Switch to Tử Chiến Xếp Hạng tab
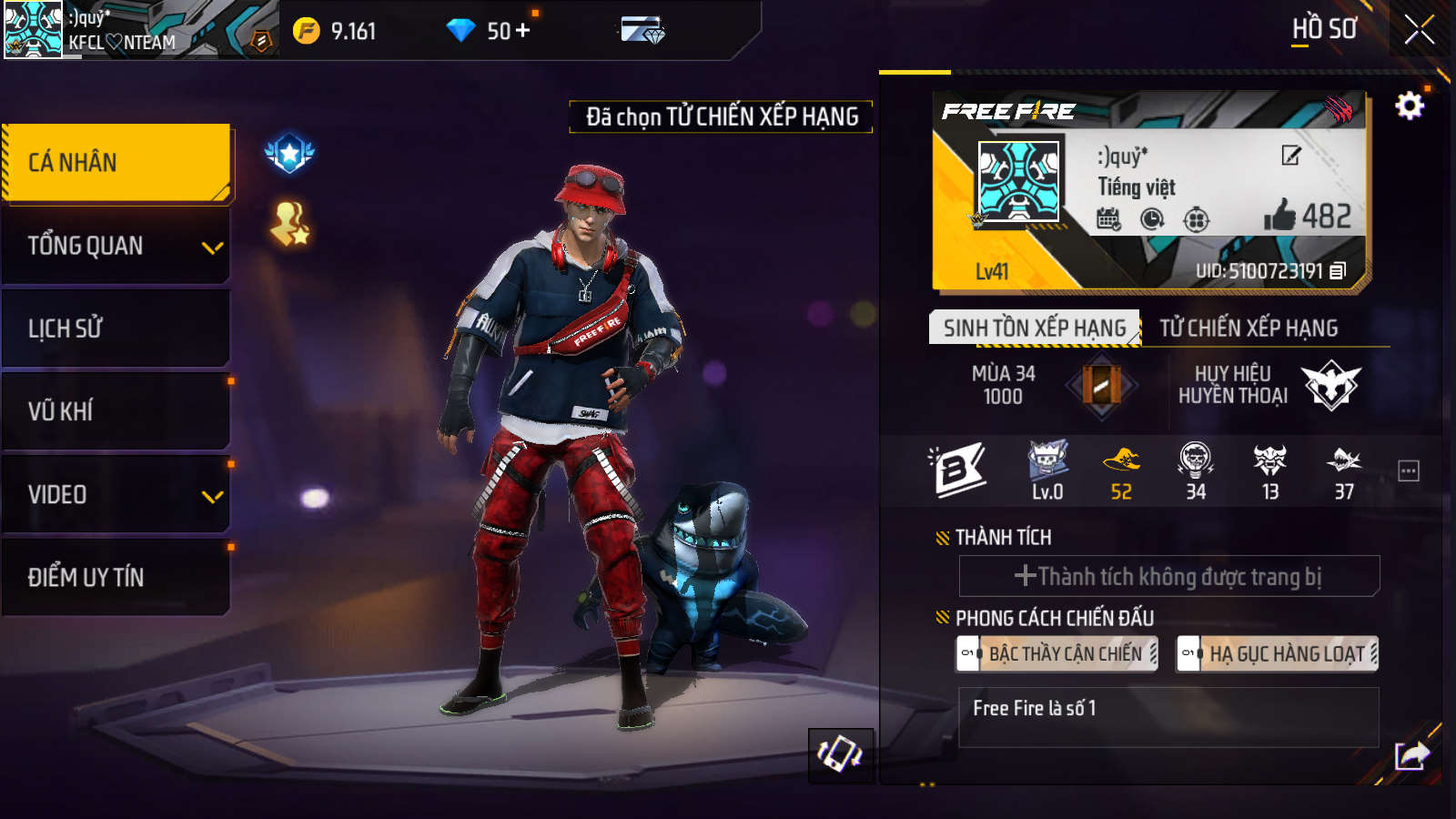Screen dimensions: 1456x819 1249,328
